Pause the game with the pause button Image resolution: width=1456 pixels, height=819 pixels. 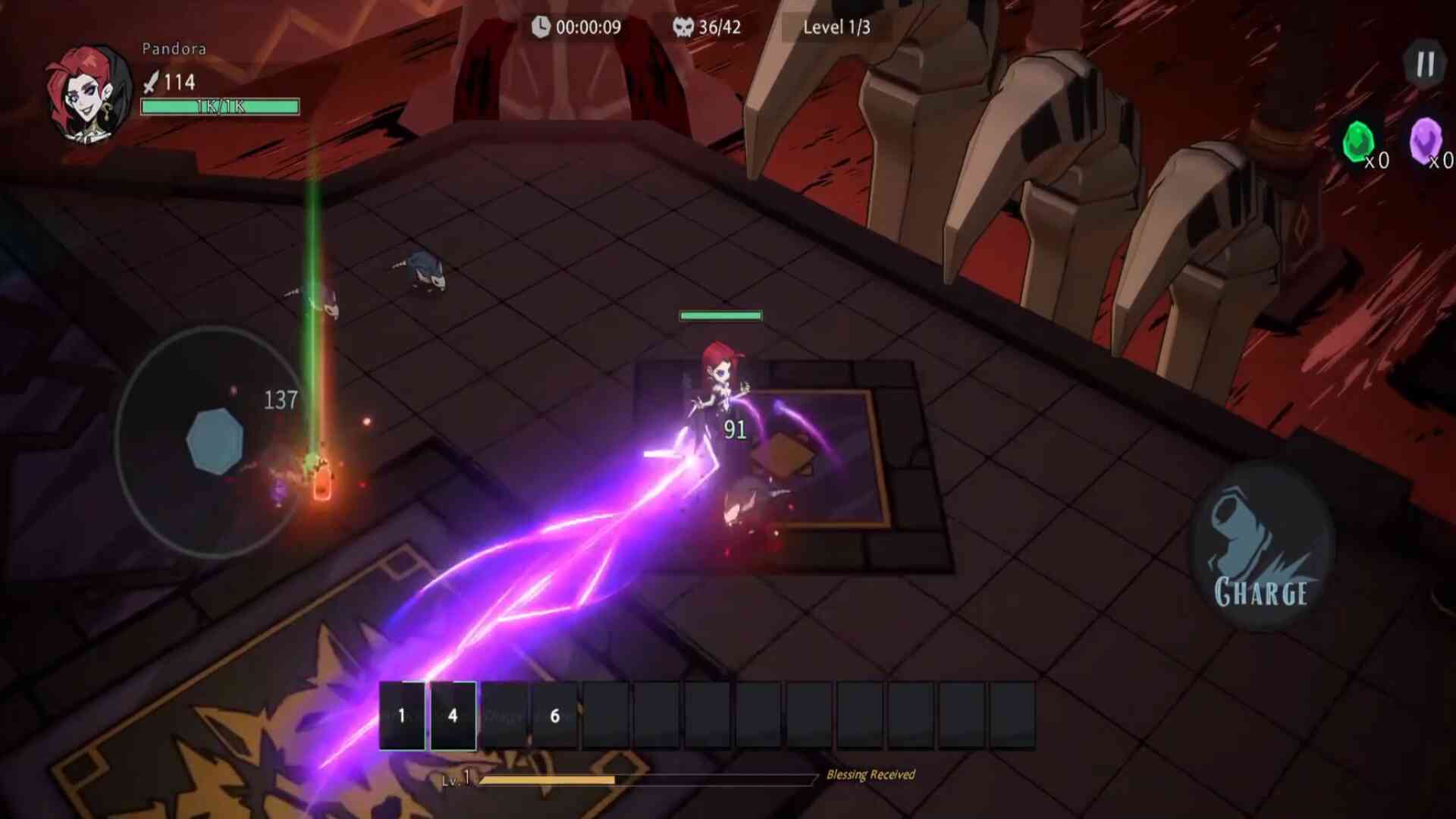(x=1425, y=64)
